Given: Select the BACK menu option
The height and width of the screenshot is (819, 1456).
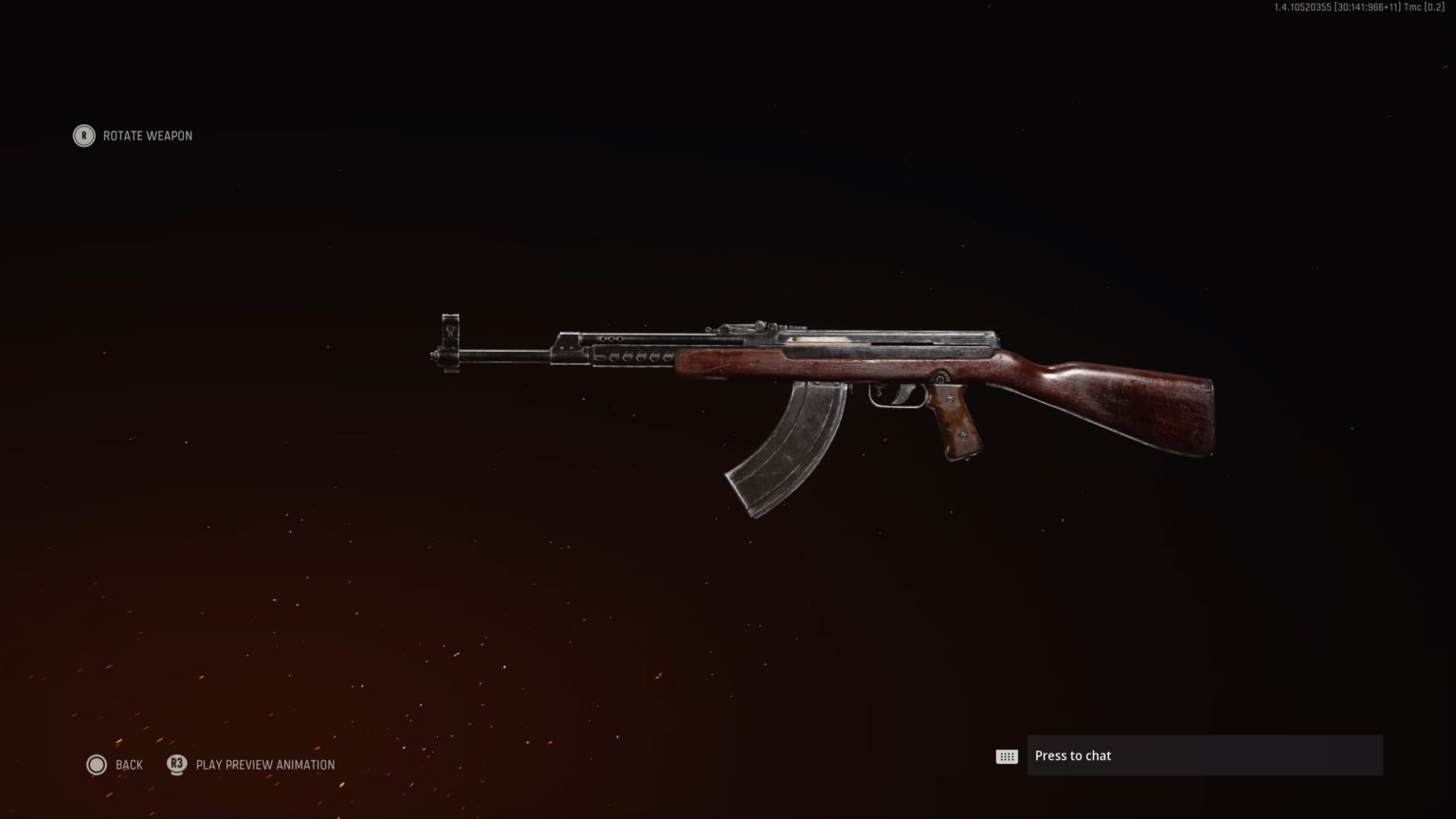Looking at the screenshot, I should [x=128, y=764].
